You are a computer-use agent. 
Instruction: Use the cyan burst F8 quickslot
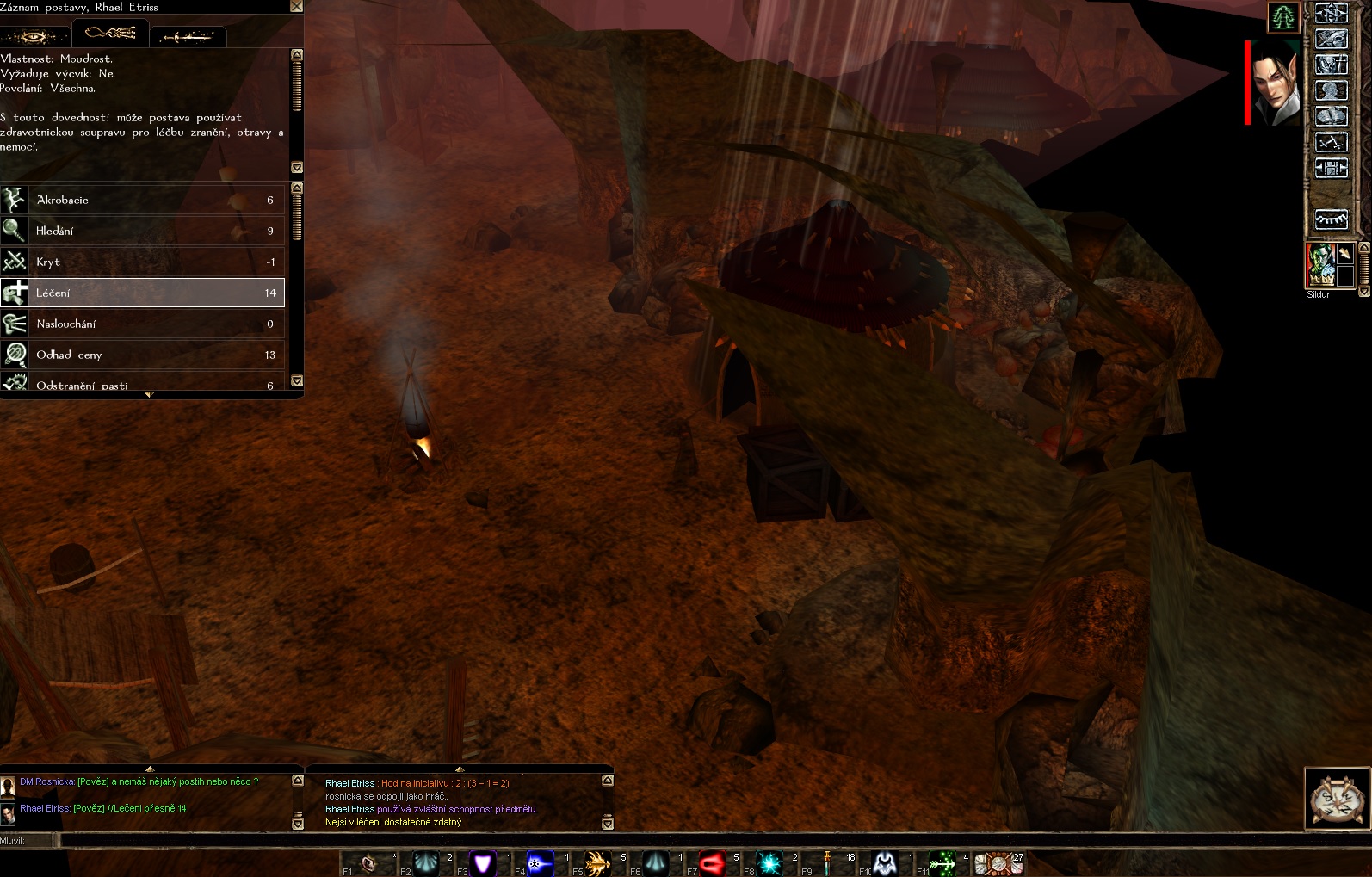click(769, 863)
